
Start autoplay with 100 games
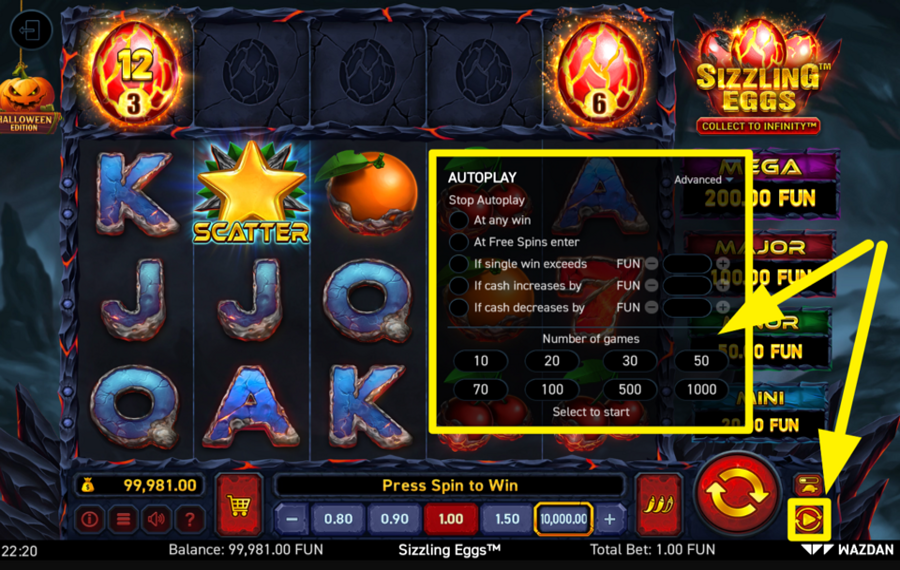click(552, 389)
